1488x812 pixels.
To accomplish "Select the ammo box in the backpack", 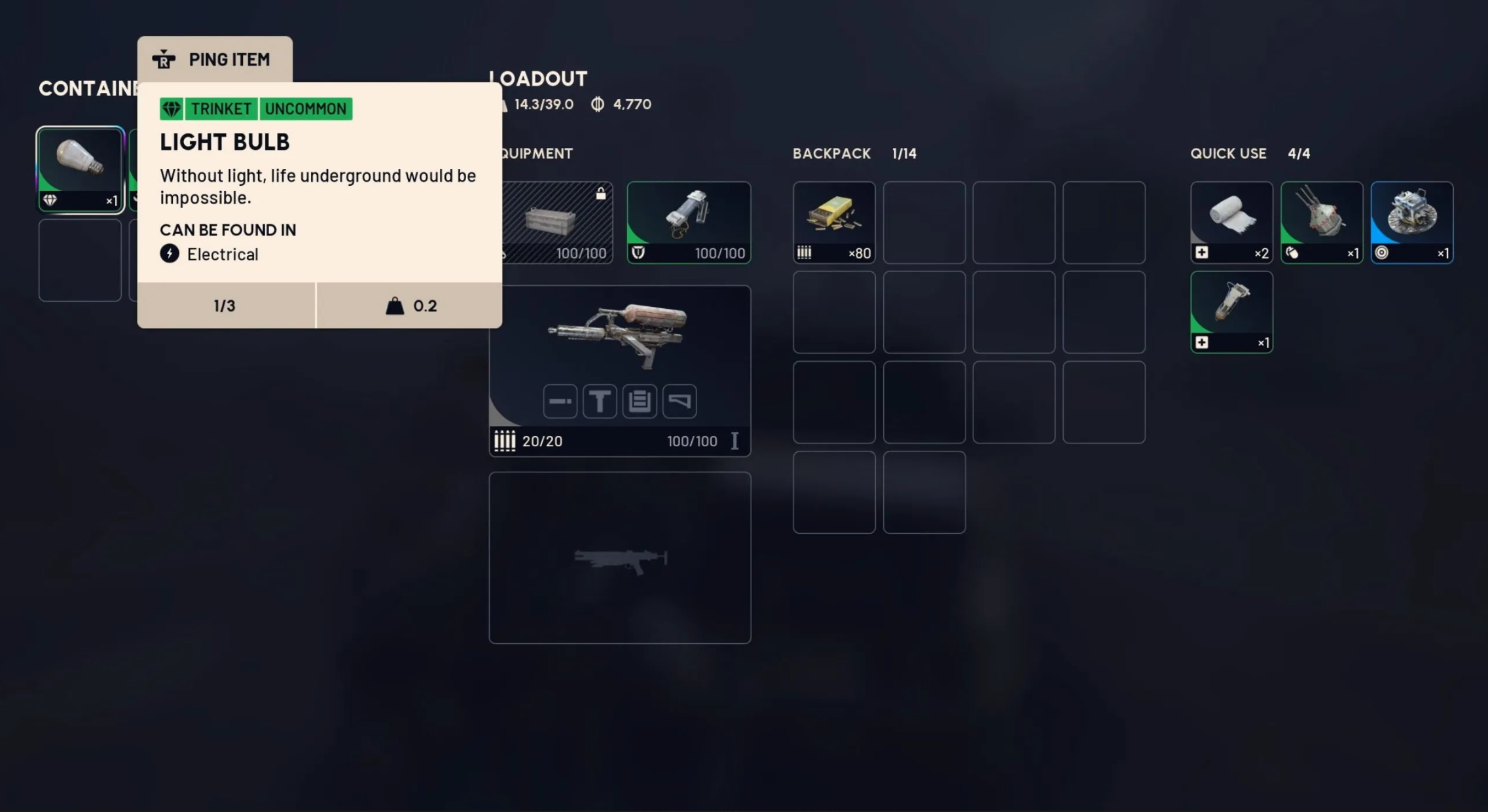I will tap(833, 222).
